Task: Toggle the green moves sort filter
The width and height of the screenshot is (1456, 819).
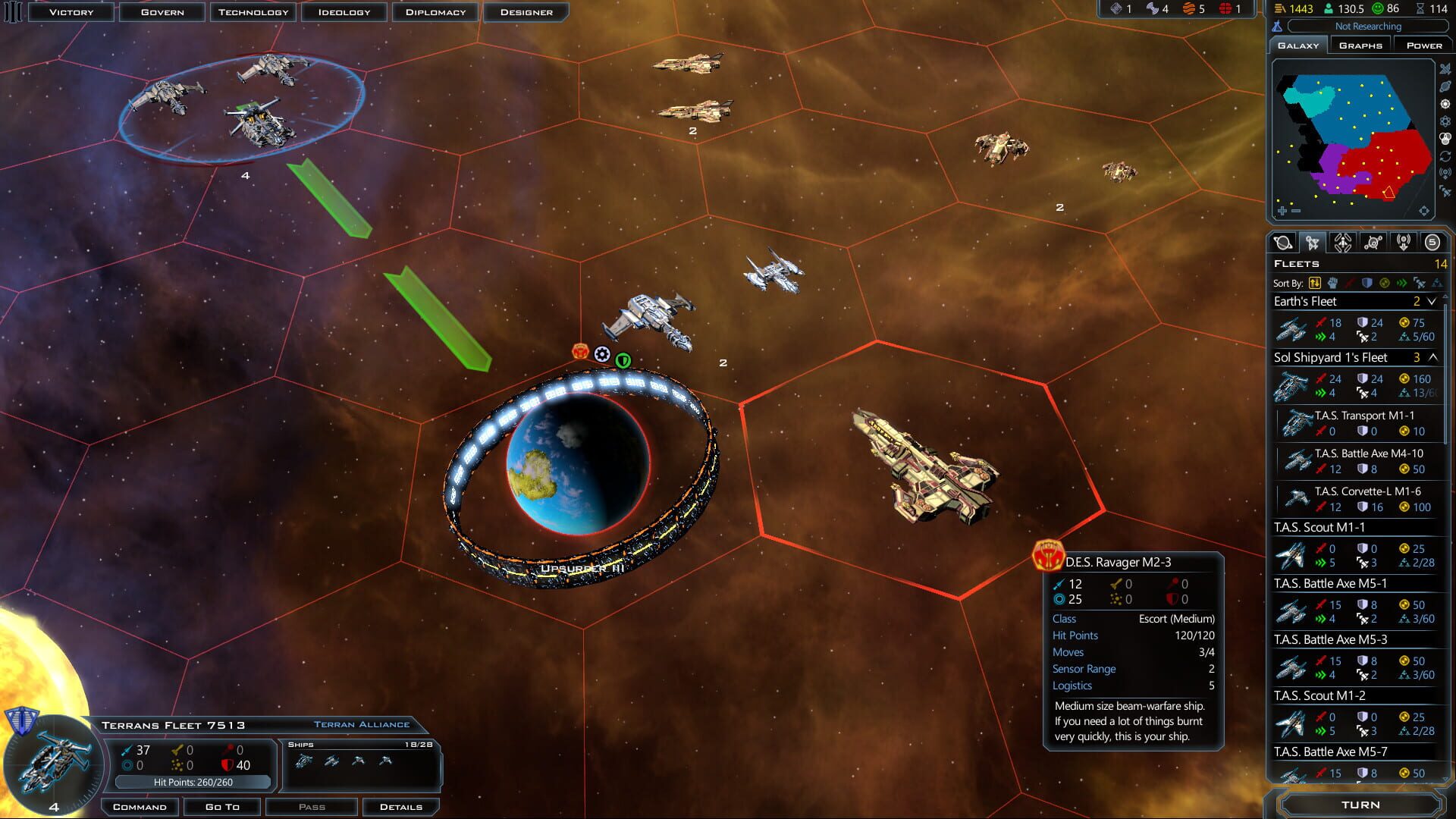Action: click(1401, 284)
